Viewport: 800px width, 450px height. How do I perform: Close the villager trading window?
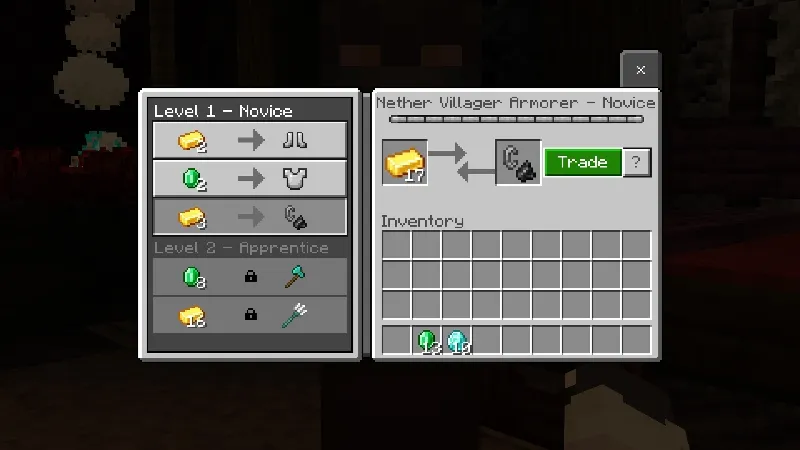pos(640,70)
